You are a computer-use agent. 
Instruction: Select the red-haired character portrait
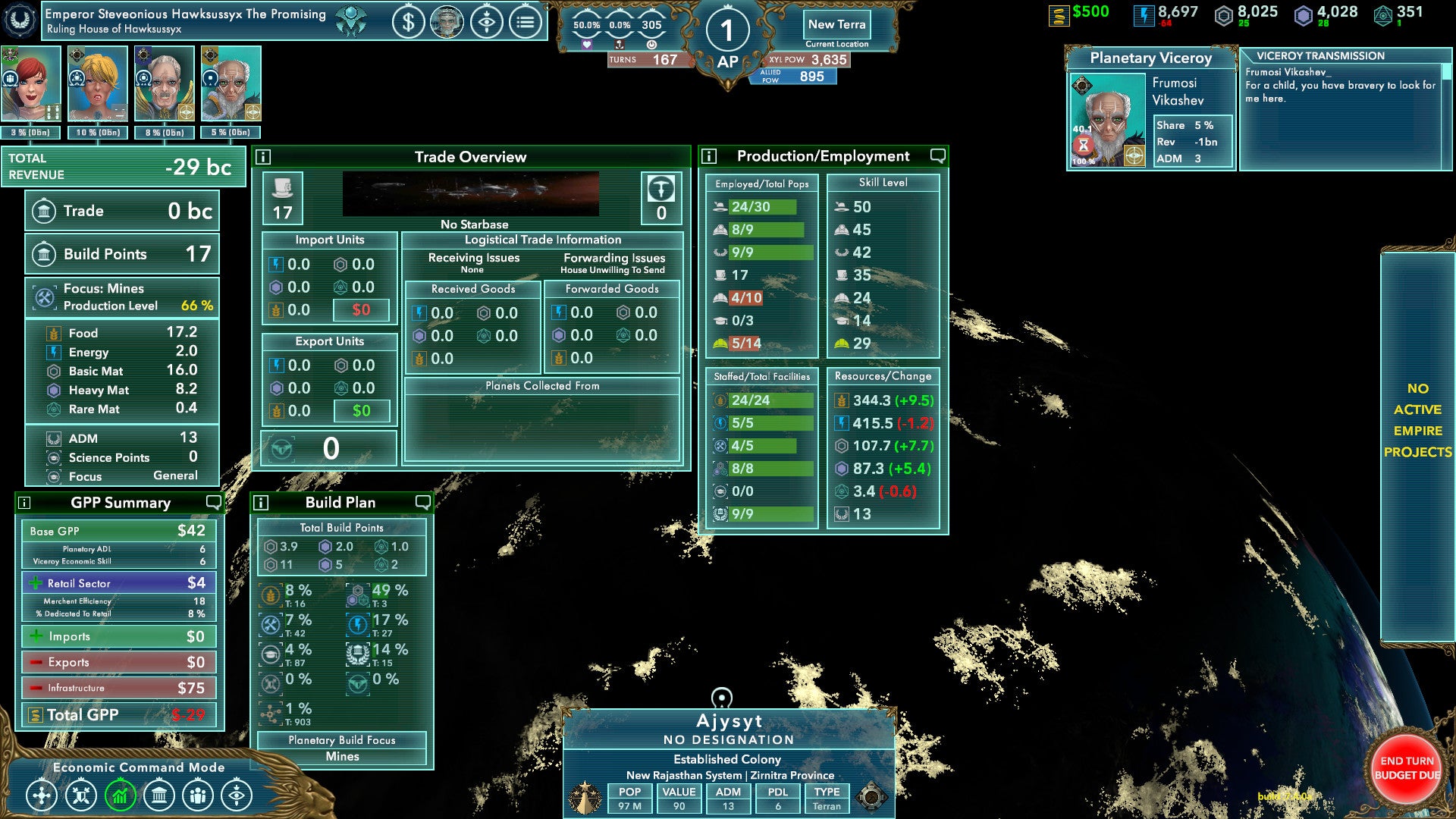[31, 83]
